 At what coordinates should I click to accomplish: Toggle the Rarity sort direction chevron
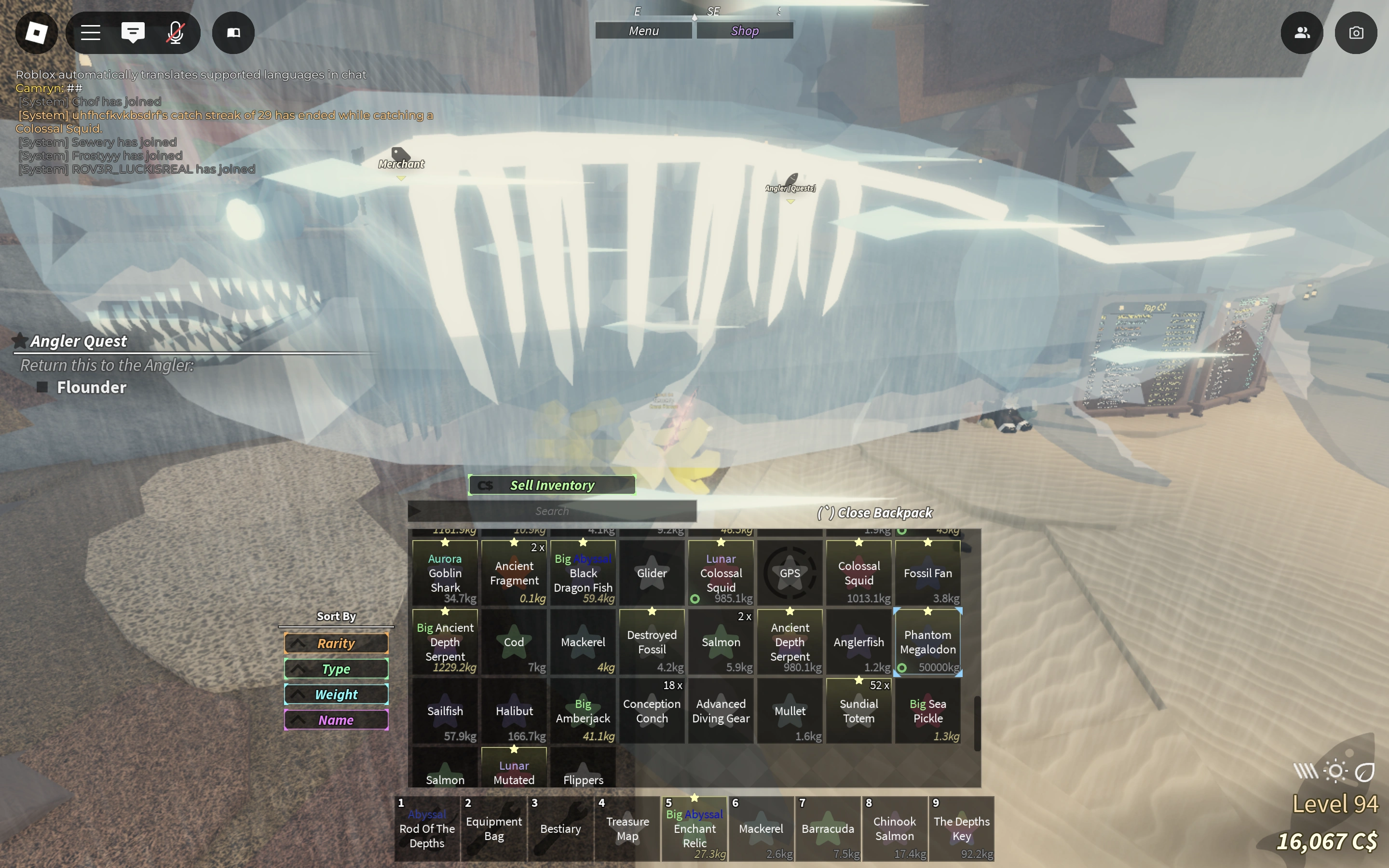[298, 643]
